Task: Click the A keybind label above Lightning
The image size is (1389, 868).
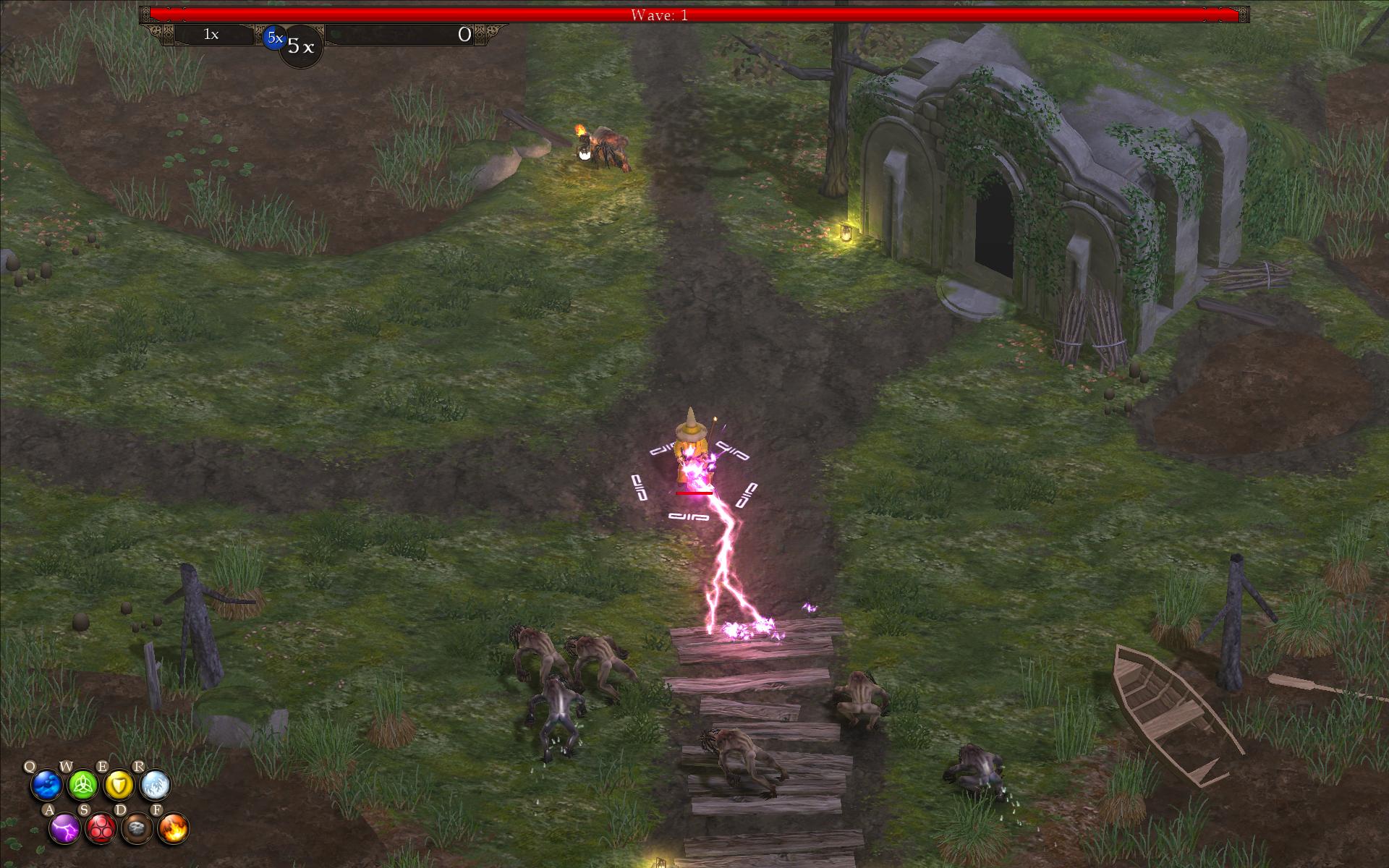Action: click(x=49, y=811)
